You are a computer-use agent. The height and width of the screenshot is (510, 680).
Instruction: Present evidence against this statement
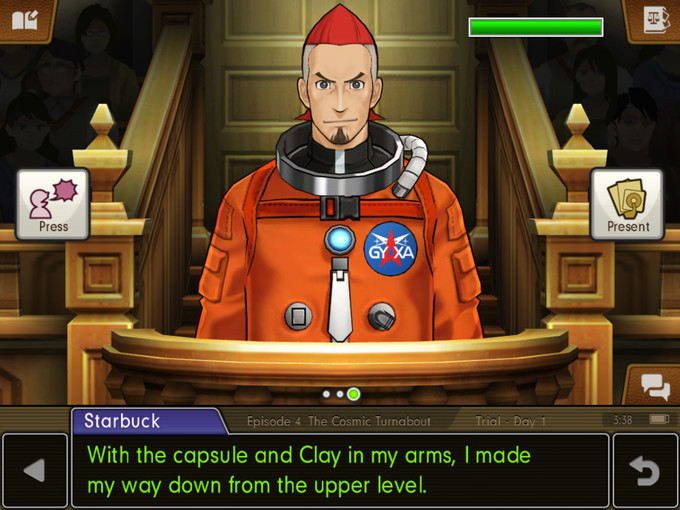point(627,204)
